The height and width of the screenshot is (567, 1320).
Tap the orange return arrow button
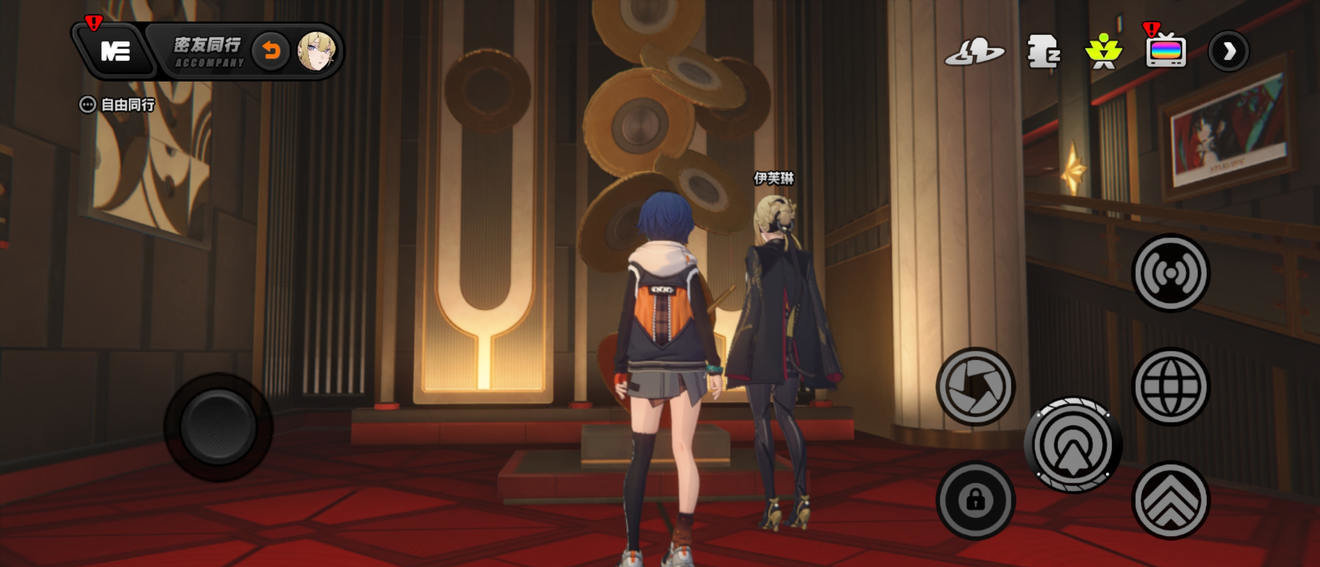[270, 51]
